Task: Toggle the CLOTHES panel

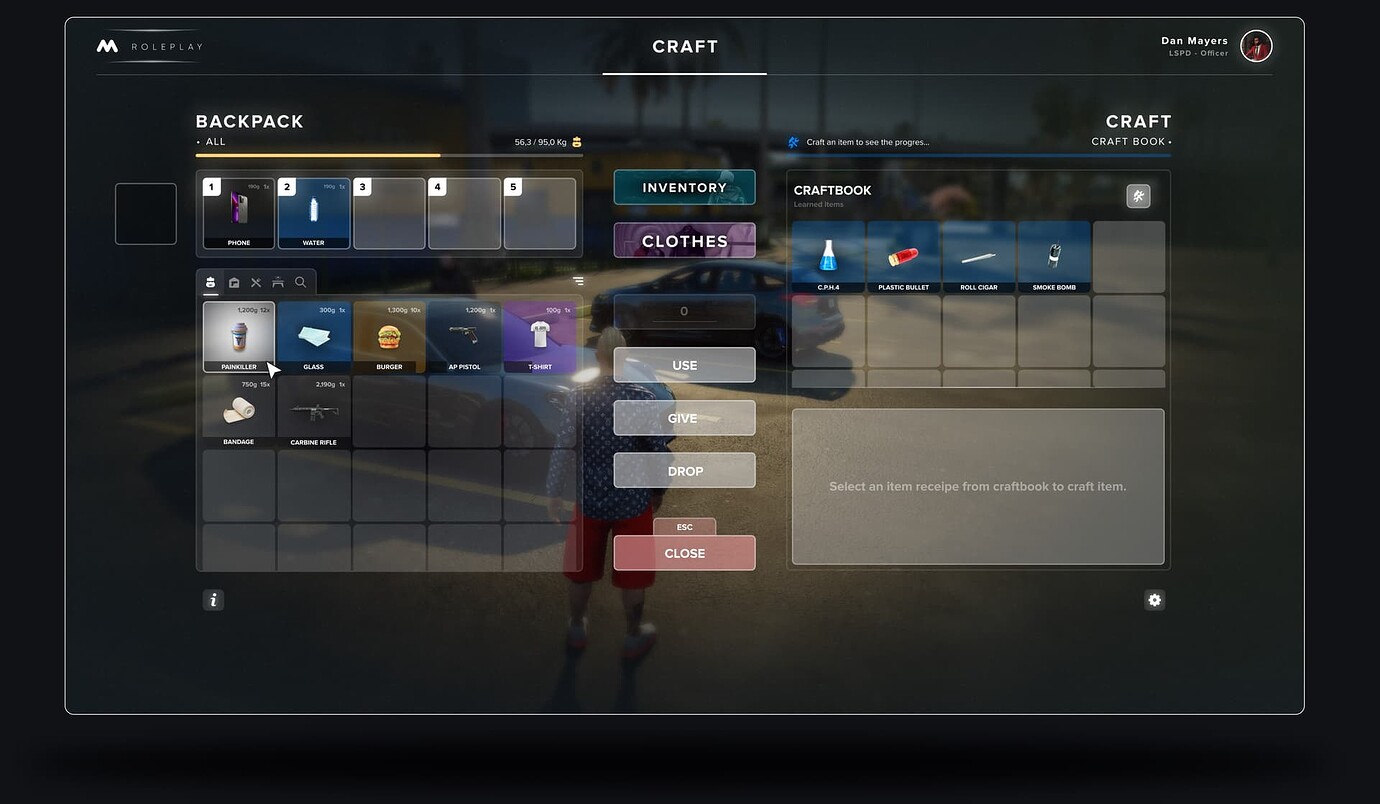Action: 684,240
